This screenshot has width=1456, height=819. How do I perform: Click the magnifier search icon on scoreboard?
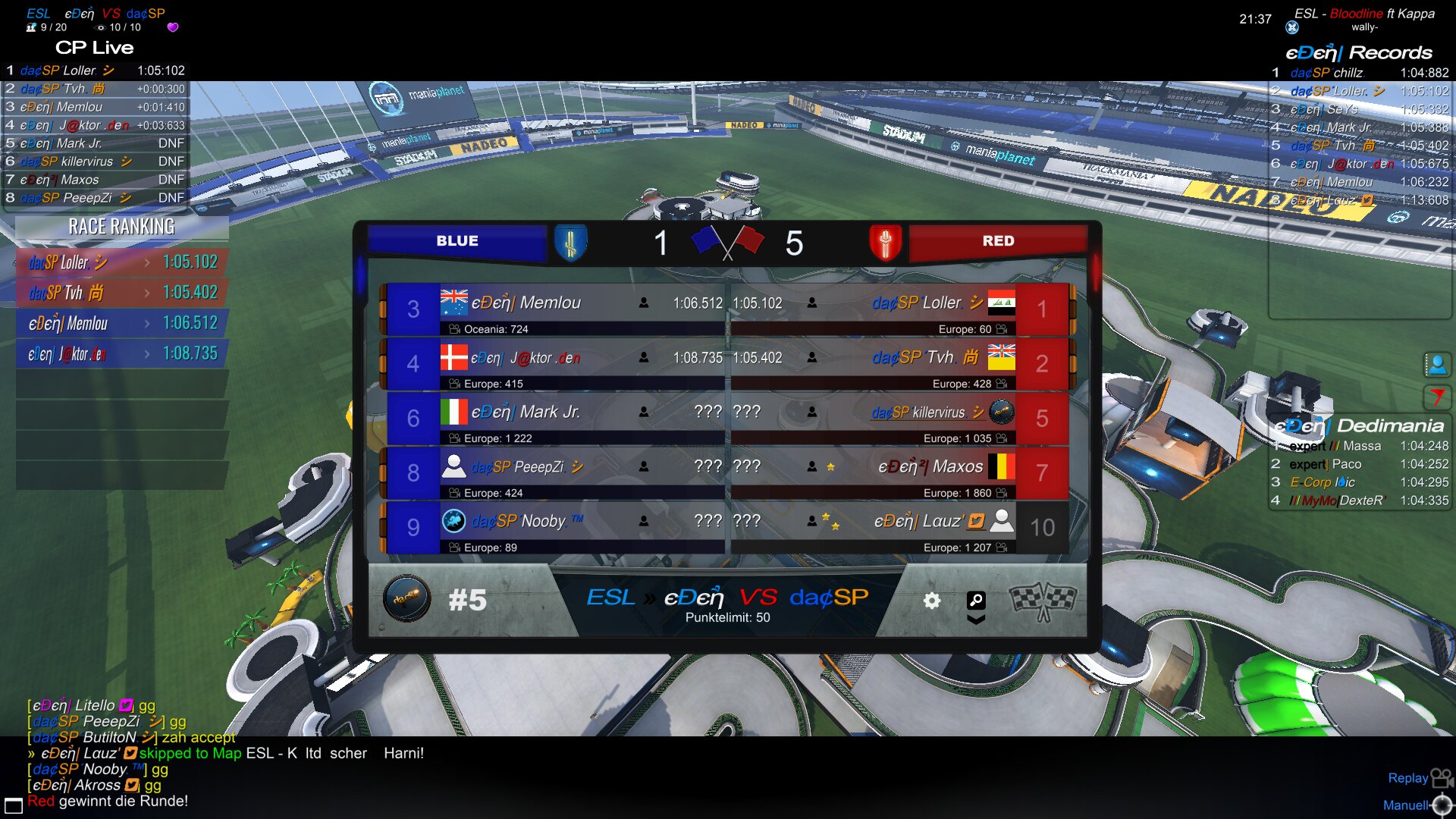click(x=976, y=600)
